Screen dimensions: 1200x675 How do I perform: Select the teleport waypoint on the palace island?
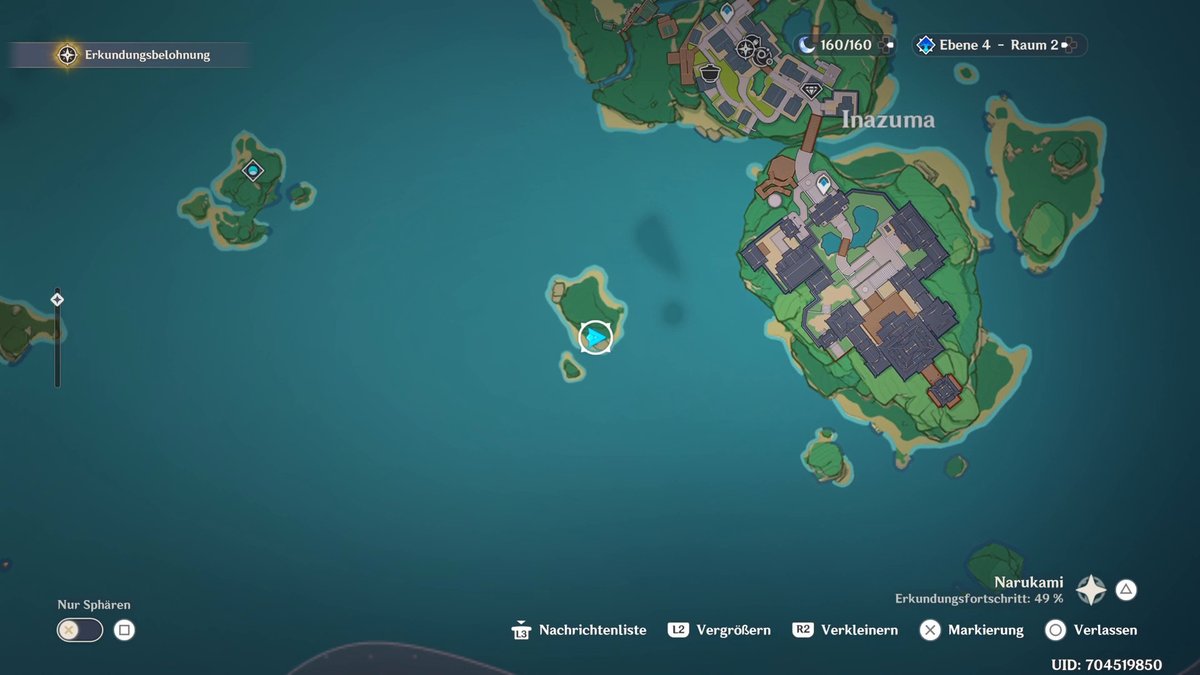tap(824, 185)
